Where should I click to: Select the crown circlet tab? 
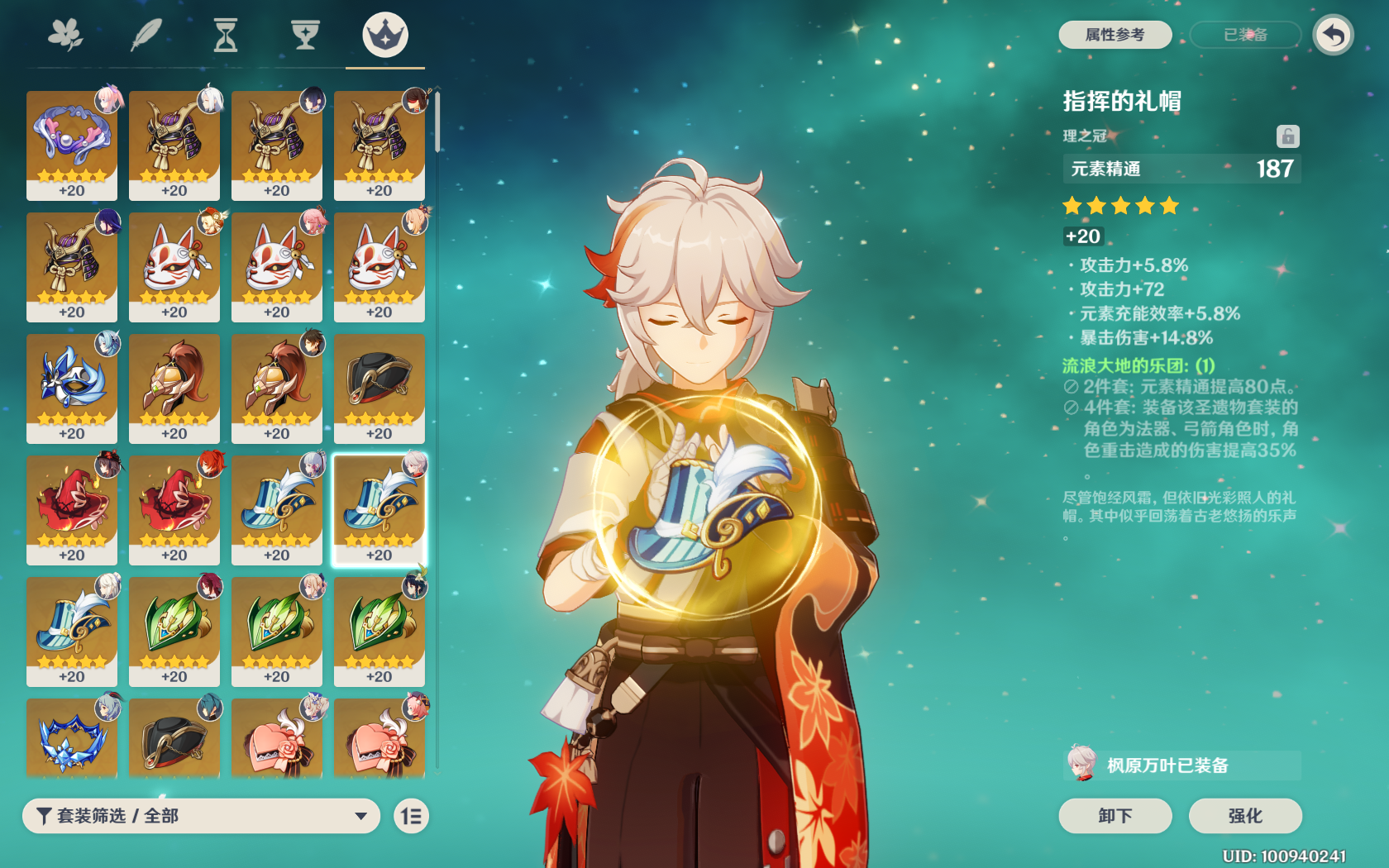[385, 36]
